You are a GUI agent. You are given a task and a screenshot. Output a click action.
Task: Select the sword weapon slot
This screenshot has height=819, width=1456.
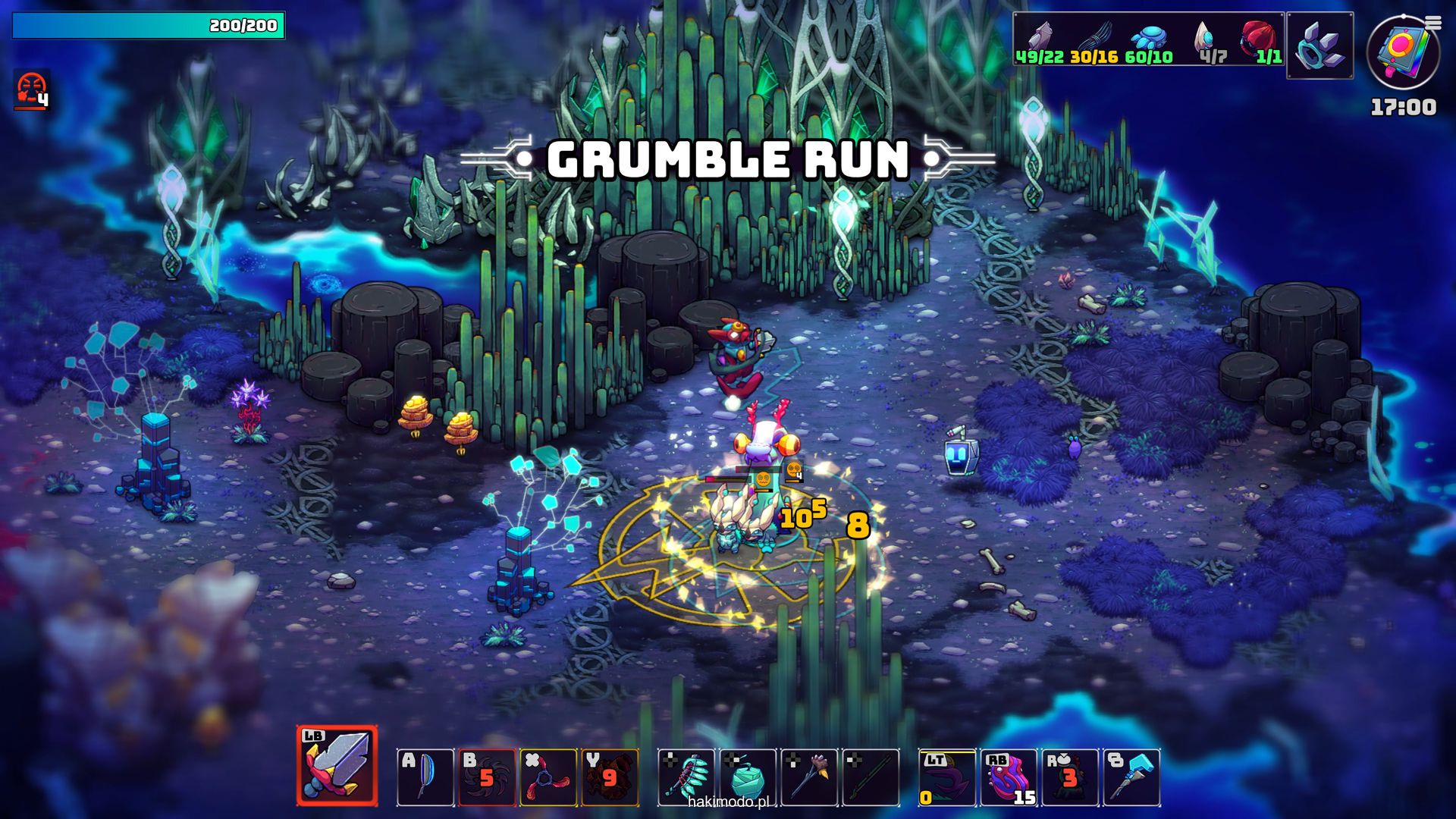[x=337, y=766]
